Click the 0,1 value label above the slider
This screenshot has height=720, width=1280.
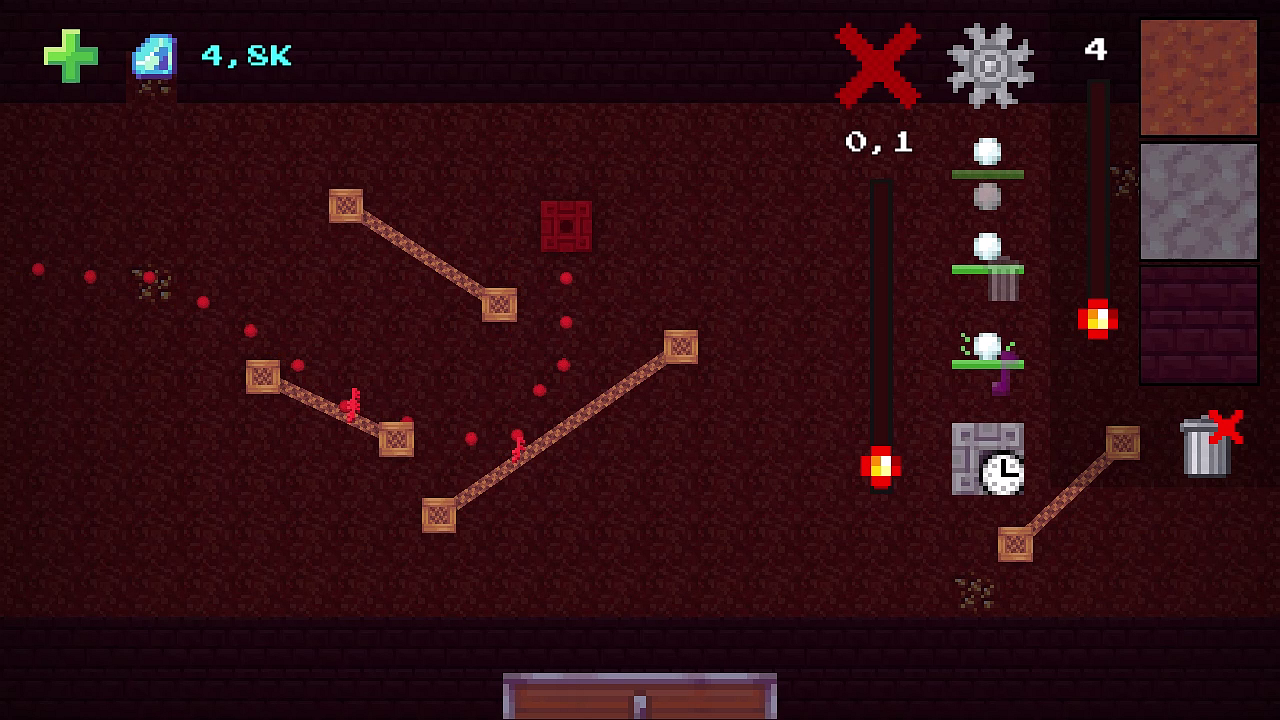coord(878,140)
